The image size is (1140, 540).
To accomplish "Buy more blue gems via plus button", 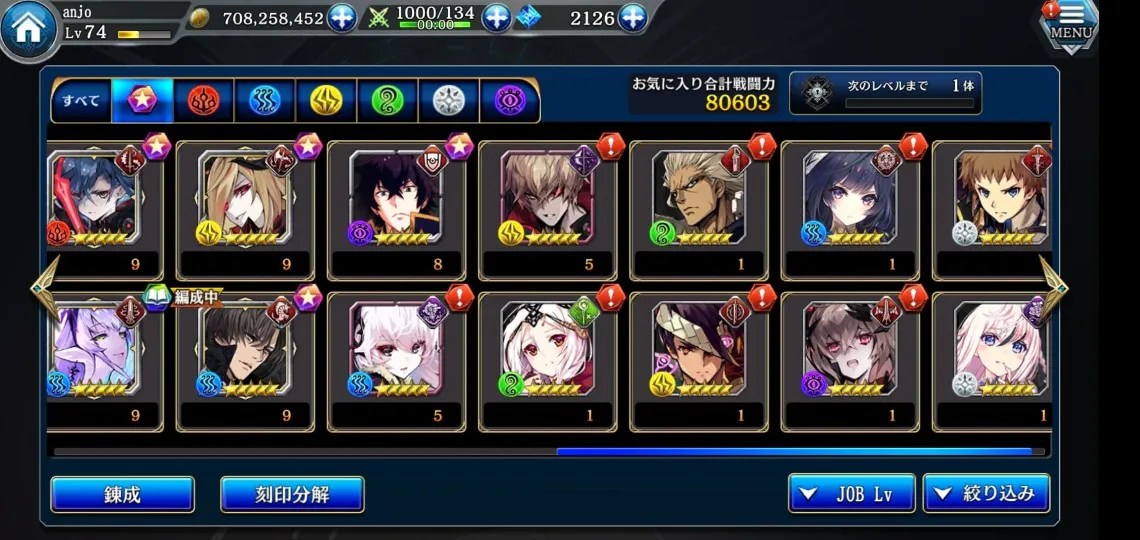I will coord(632,18).
